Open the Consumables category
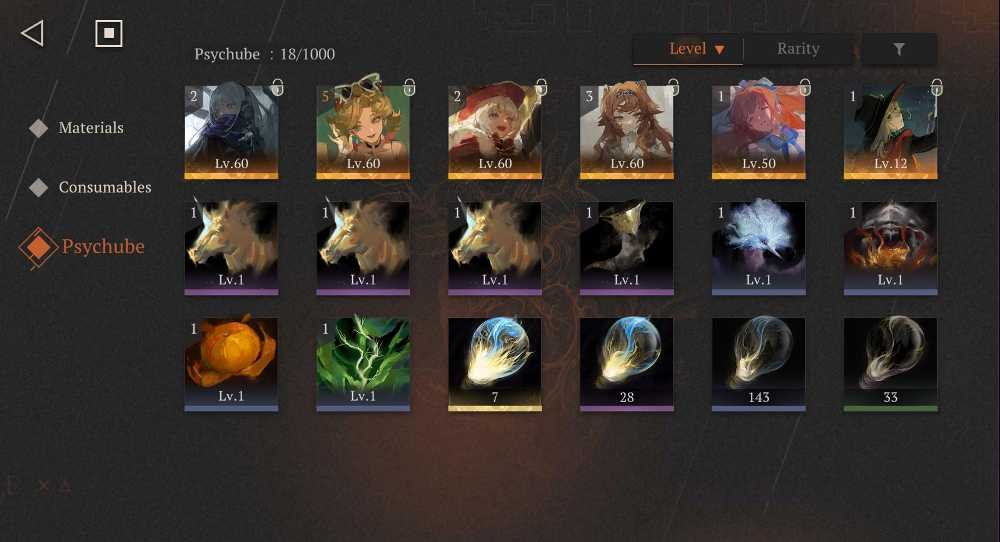The height and width of the screenshot is (542, 1000). (x=104, y=188)
